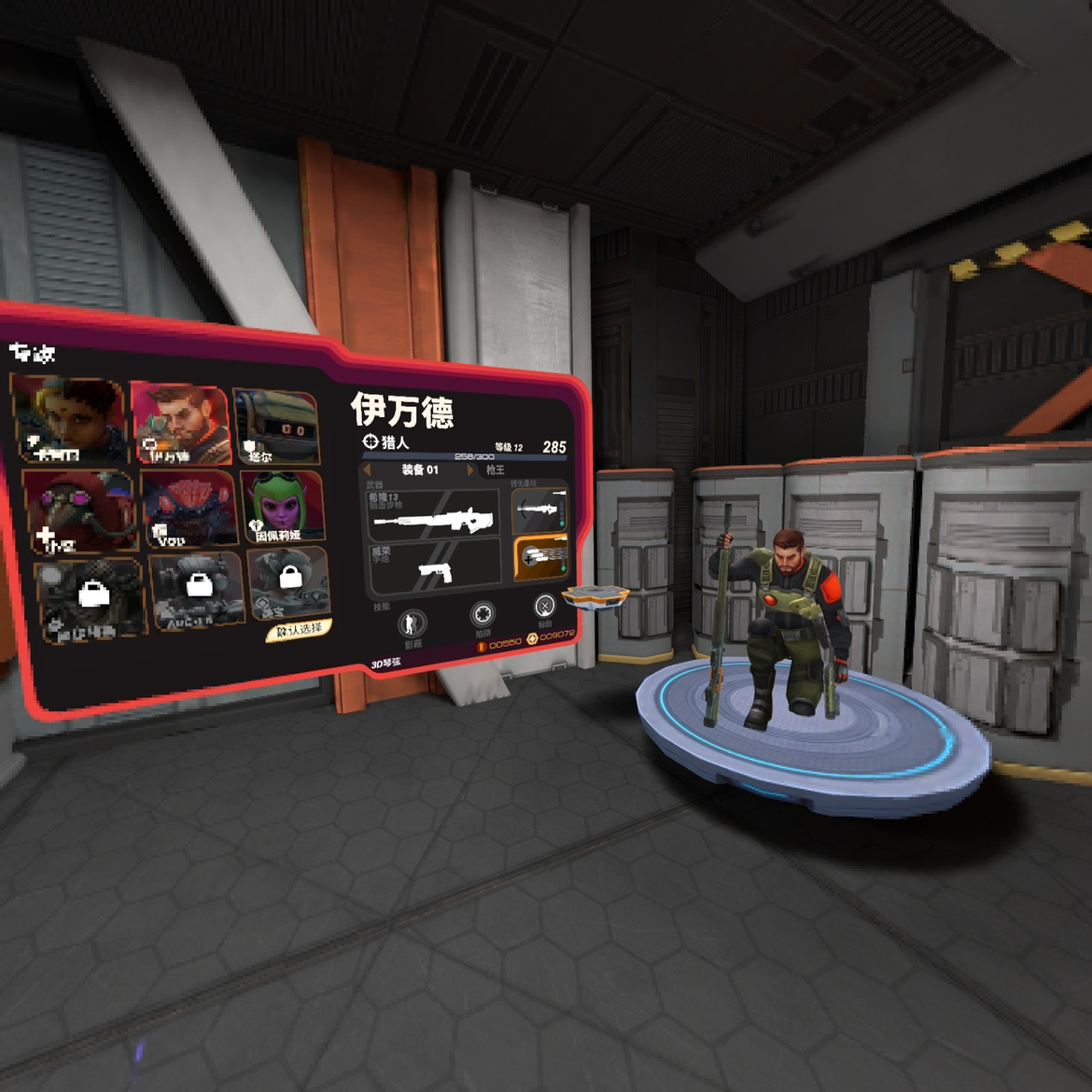
Task: Select the 伊万德 hunter portrait
Action: [x=182, y=425]
